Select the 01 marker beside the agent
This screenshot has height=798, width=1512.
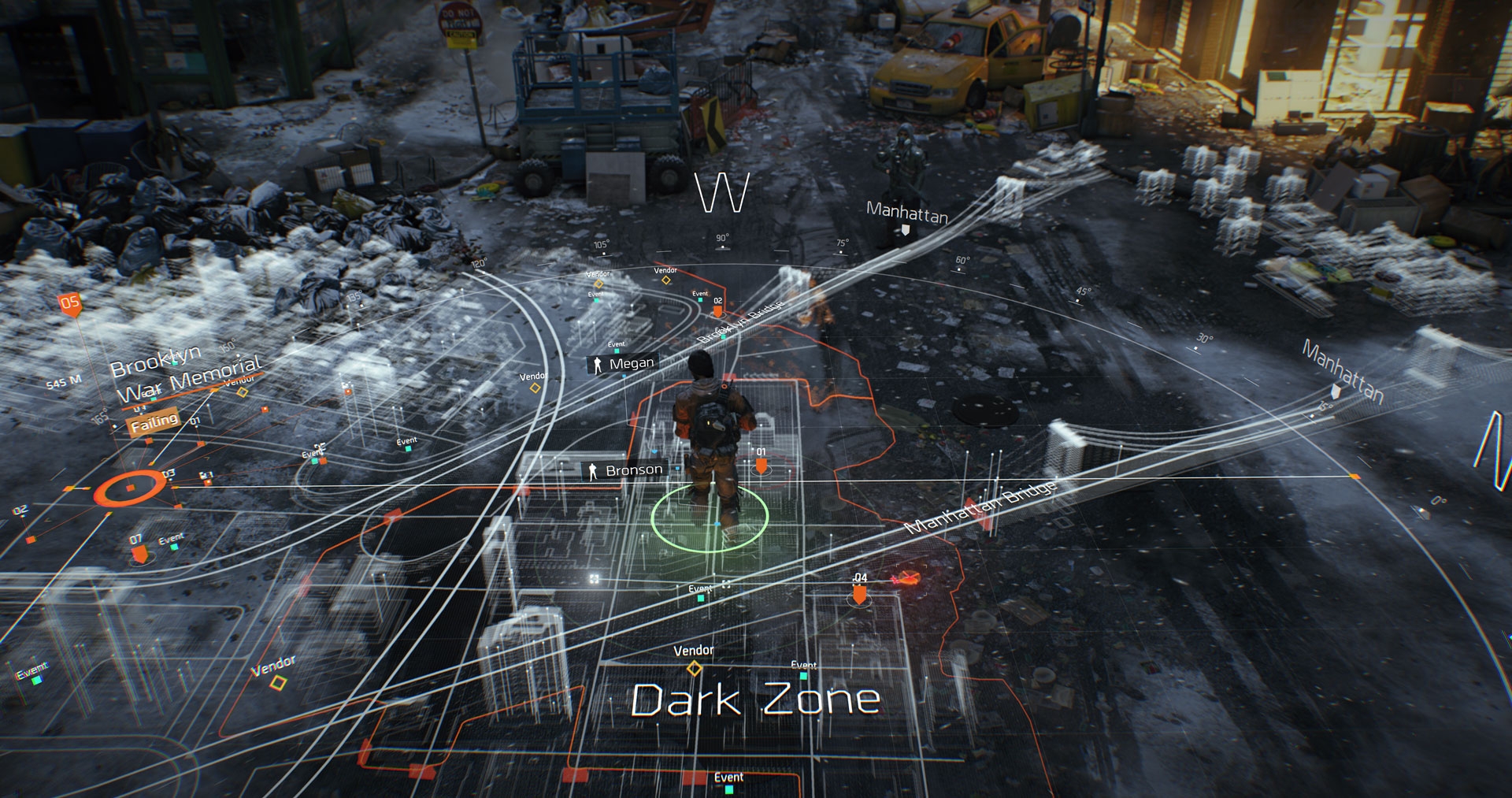761,465
